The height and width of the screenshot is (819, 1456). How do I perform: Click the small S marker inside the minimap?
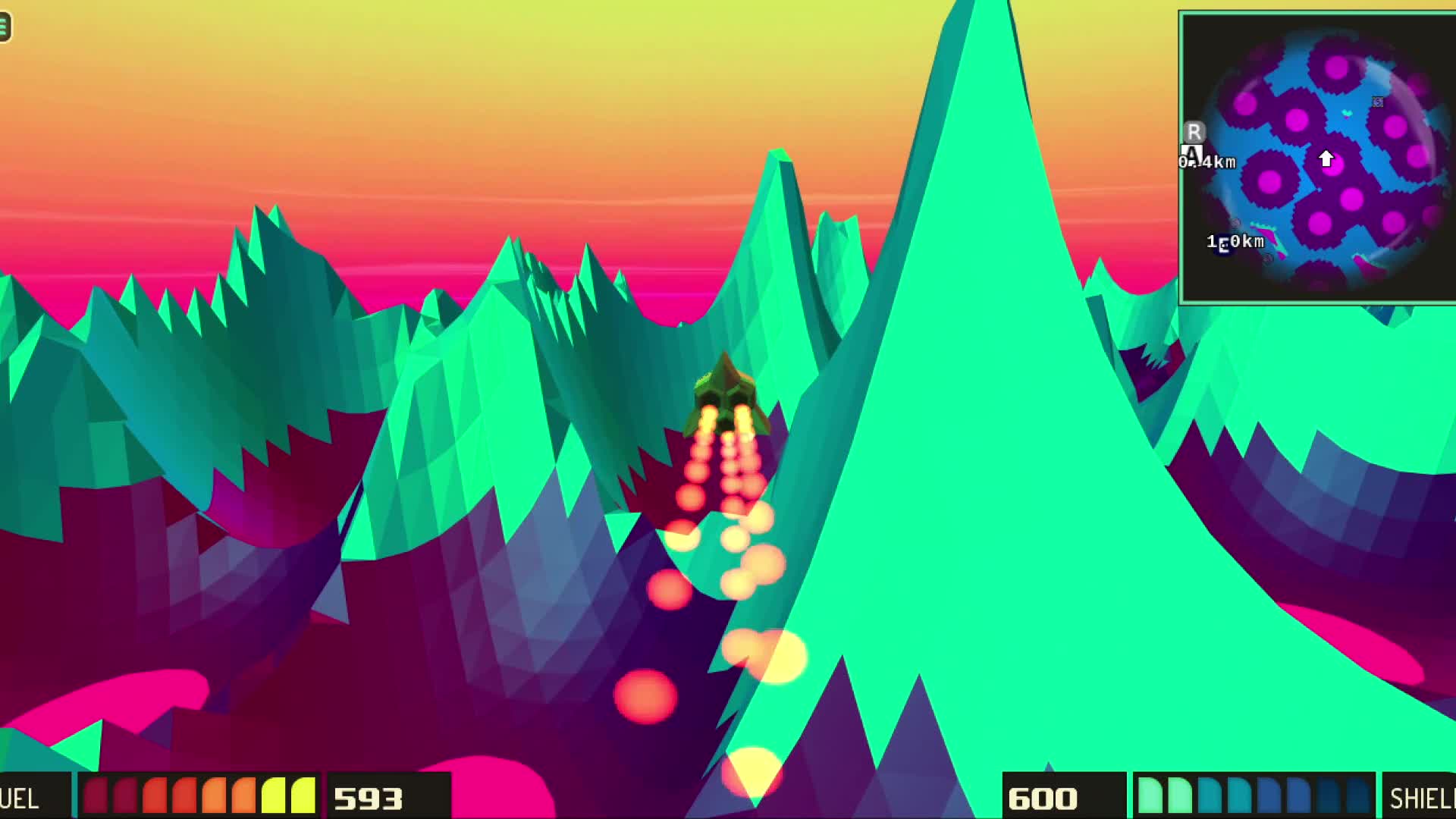coord(1378,102)
